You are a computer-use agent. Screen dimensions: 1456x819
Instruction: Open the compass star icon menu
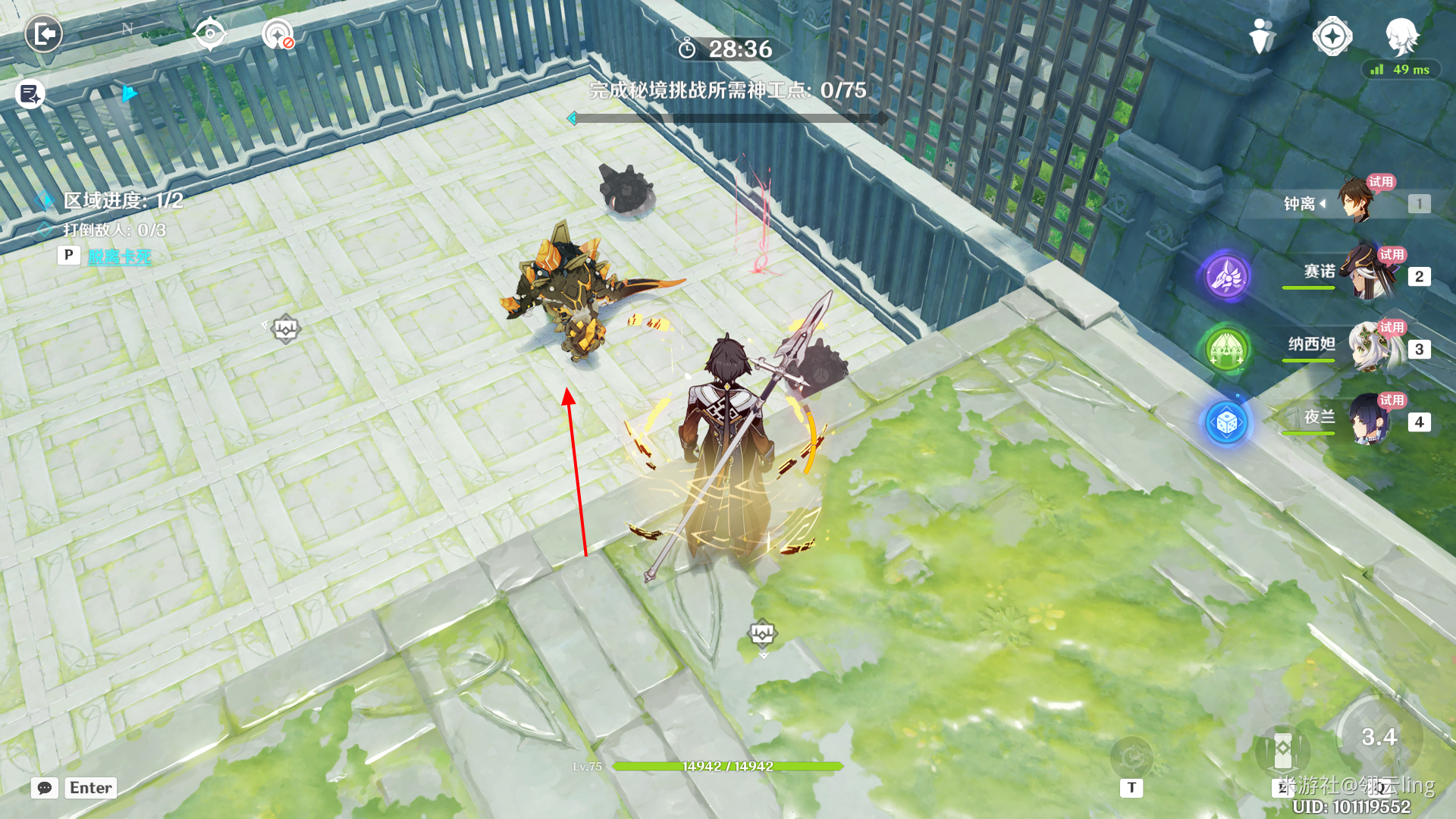(1332, 36)
